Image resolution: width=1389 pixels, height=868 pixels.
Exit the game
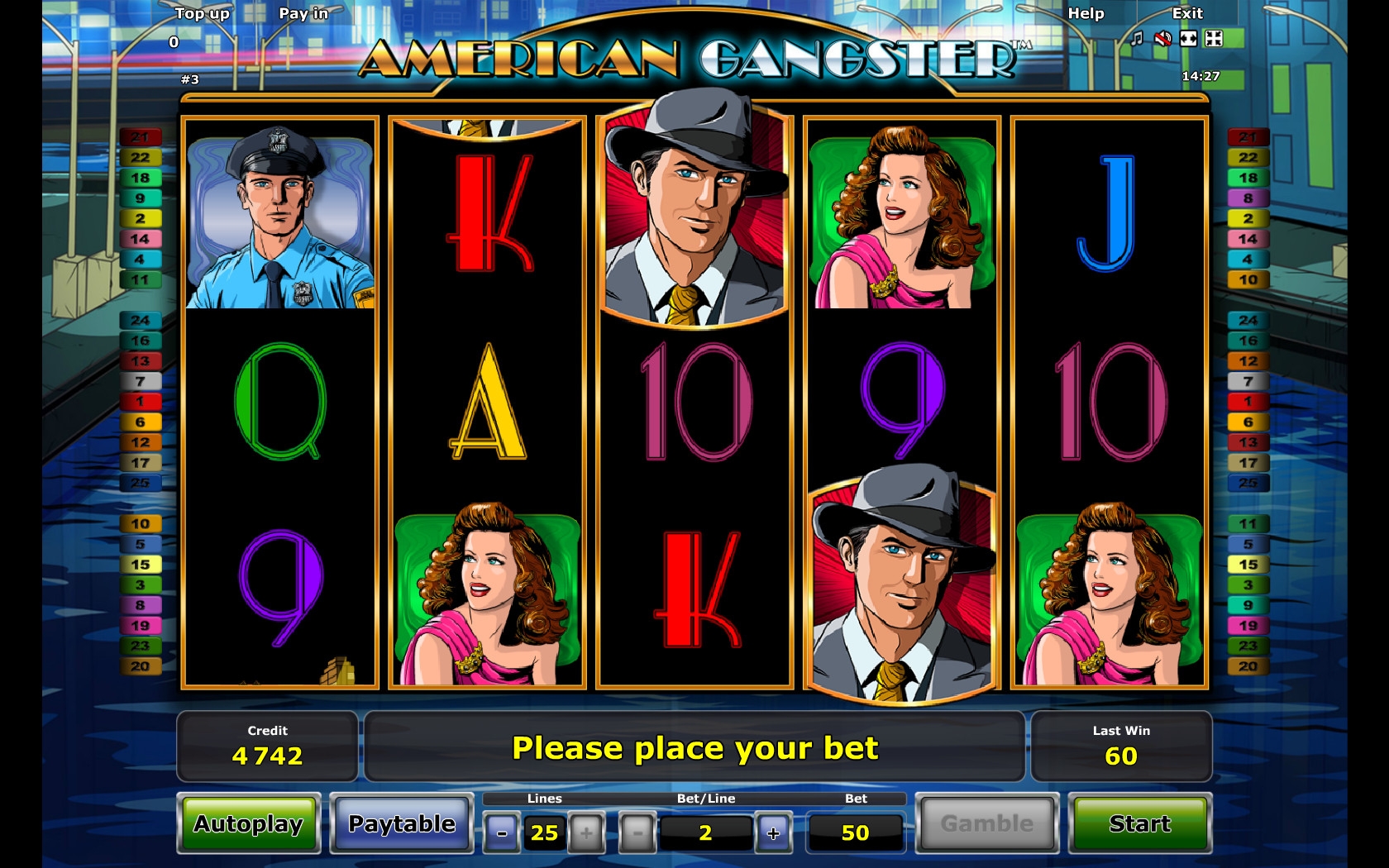click(x=1187, y=13)
